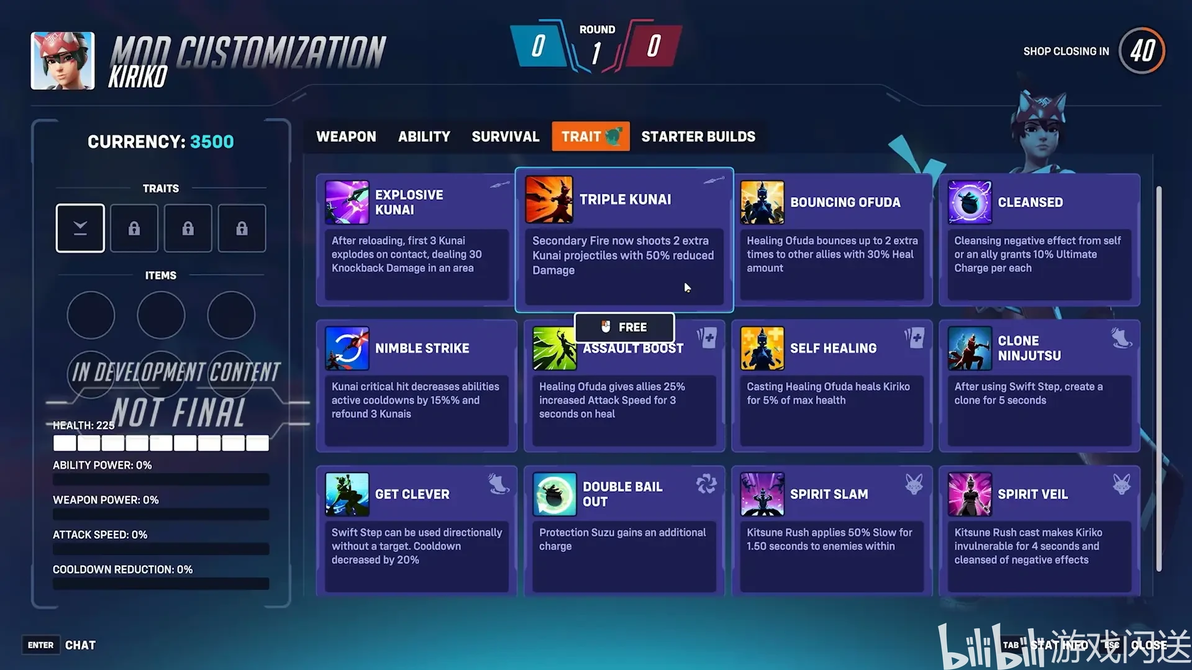Pick the Spirit Slam trait card
This screenshot has height=670, width=1192.
[832, 531]
